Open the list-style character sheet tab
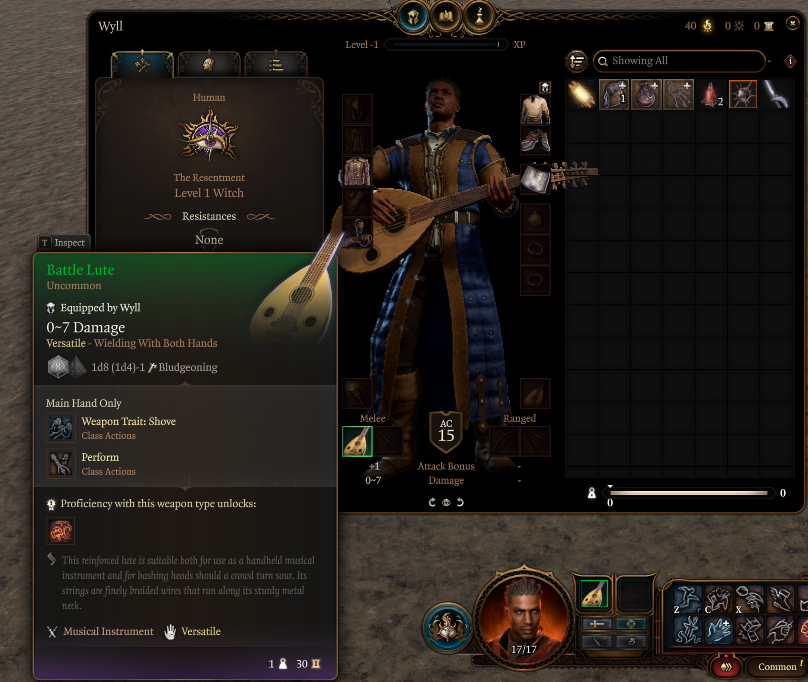 pyautogui.click(x=275, y=65)
